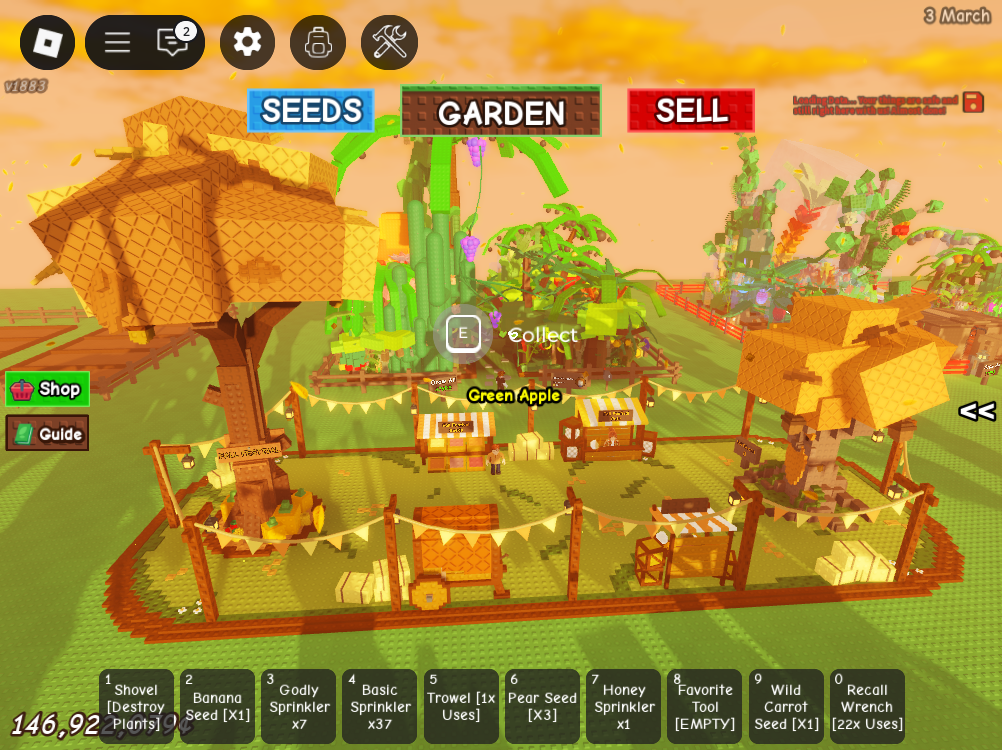Teleport with the blue SEEDS button

pos(311,111)
